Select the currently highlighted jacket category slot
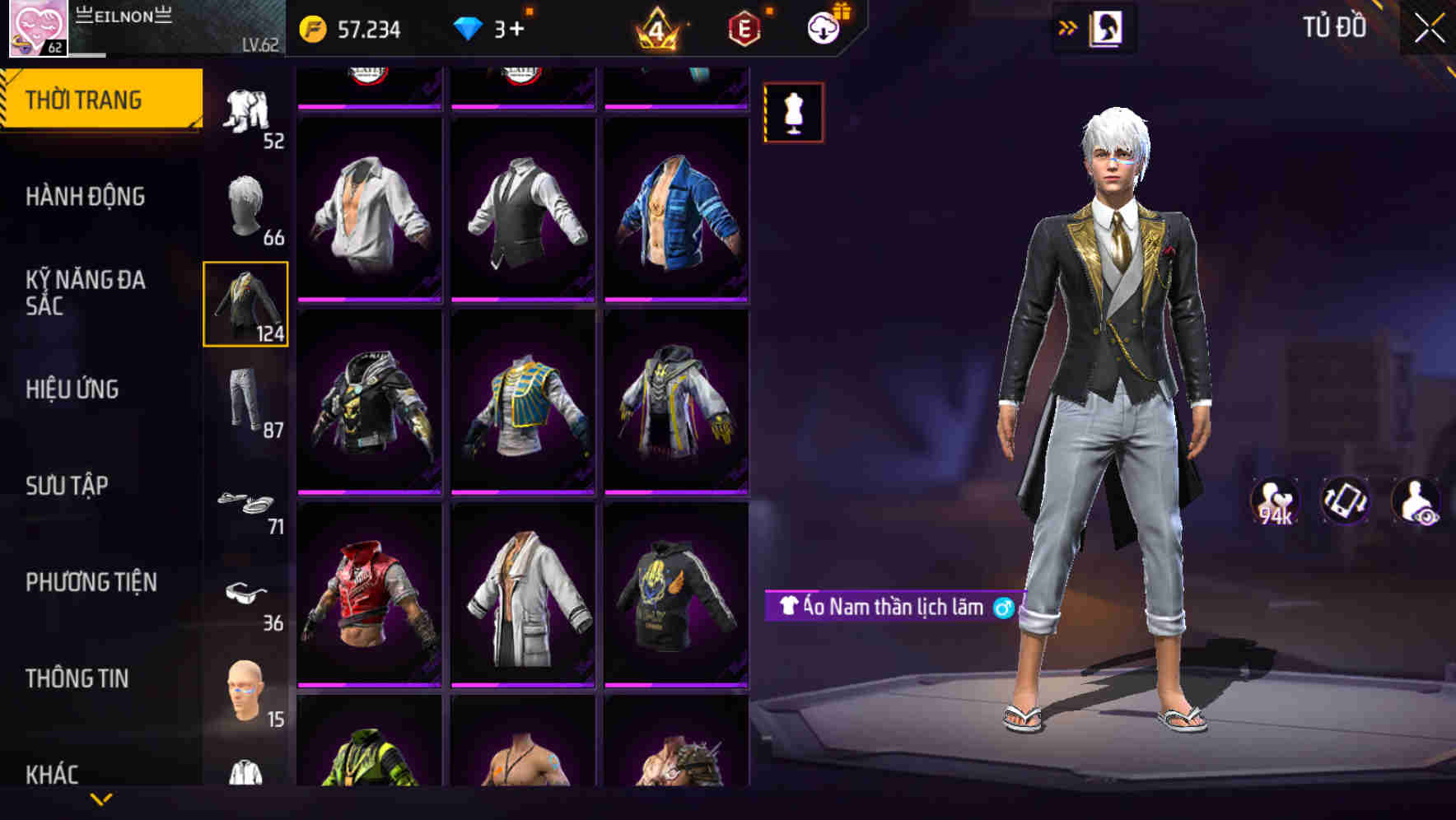The width and height of the screenshot is (1456, 820). [x=246, y=305]
